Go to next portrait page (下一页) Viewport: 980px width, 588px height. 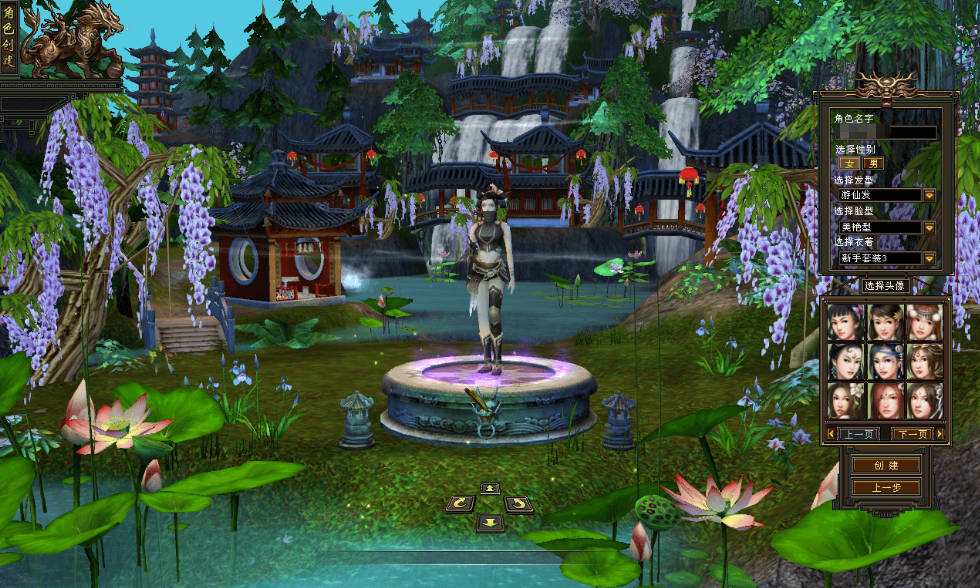tap(911, 434)
